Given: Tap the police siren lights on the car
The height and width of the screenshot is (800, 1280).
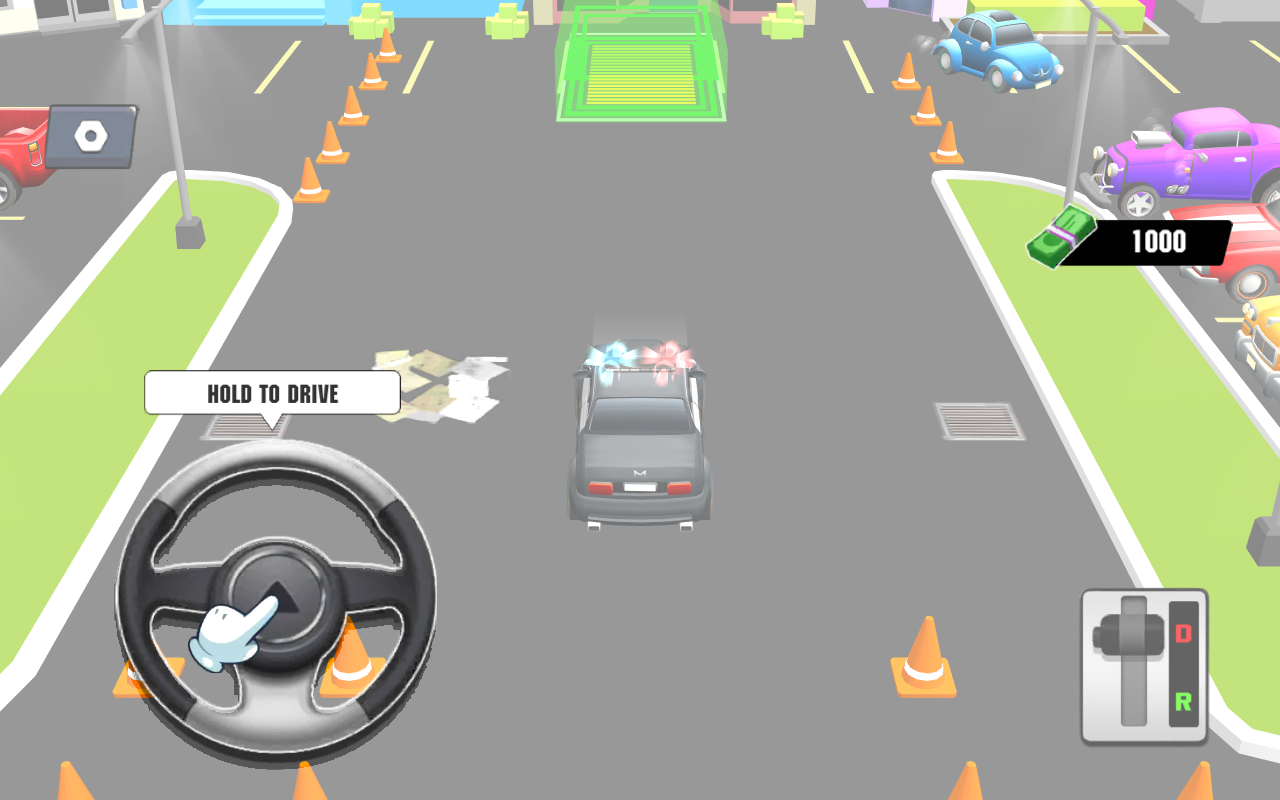Looking at the screenshot, I should (640, 360).
